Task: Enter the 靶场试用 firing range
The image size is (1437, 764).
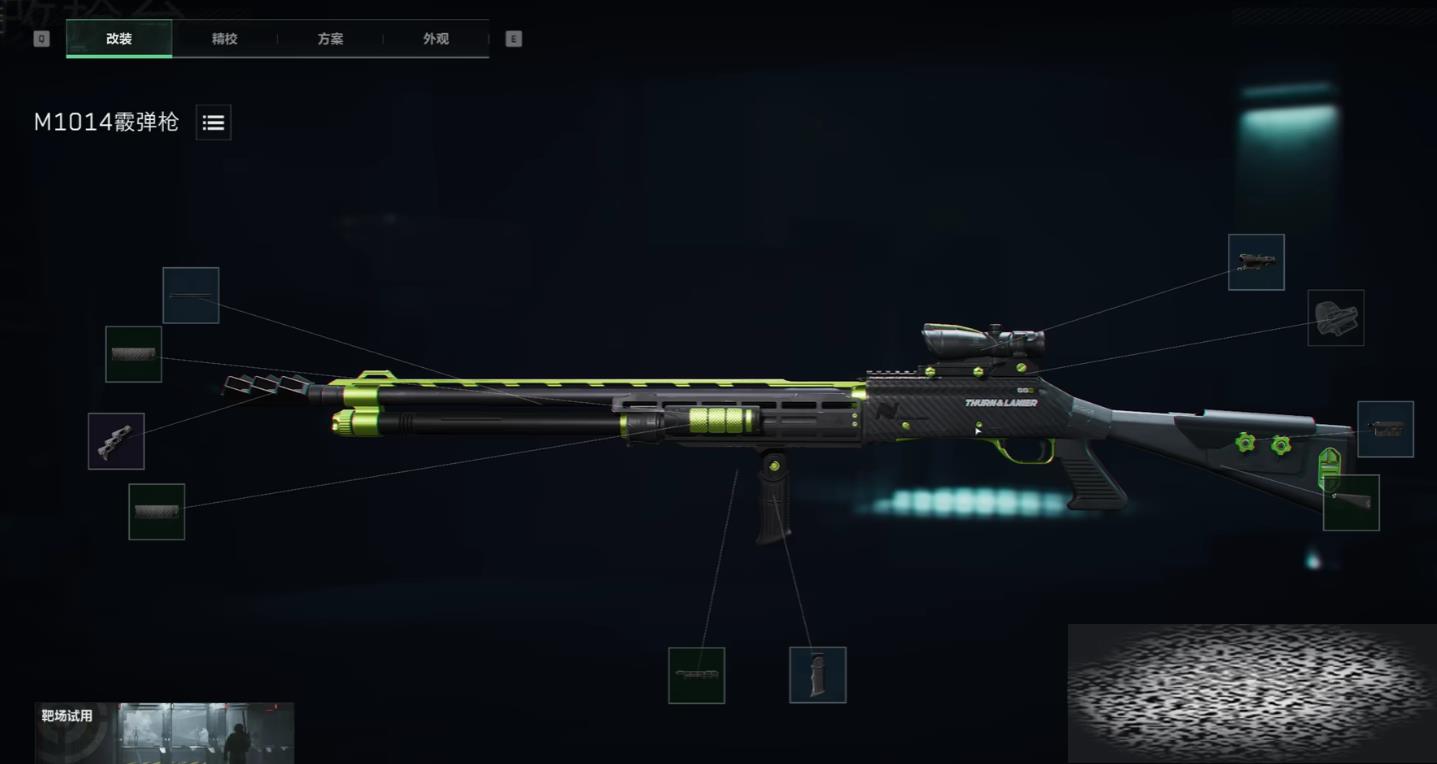Action: point(165,732)
